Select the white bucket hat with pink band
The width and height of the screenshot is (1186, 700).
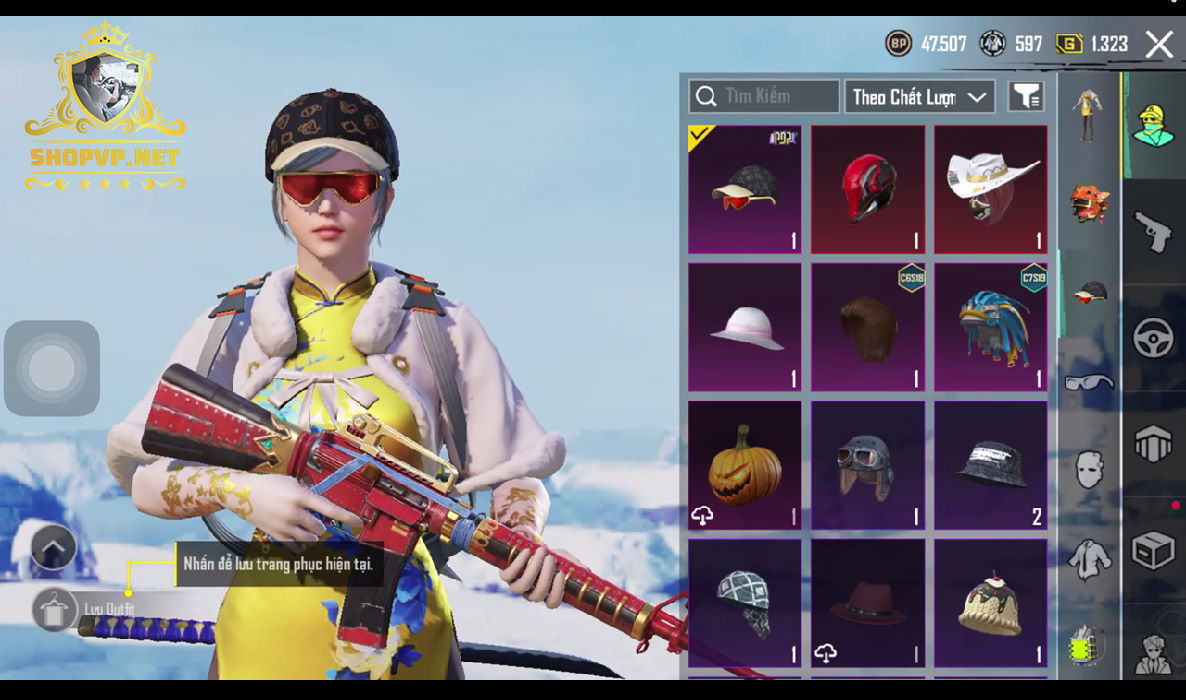point(745,327)
